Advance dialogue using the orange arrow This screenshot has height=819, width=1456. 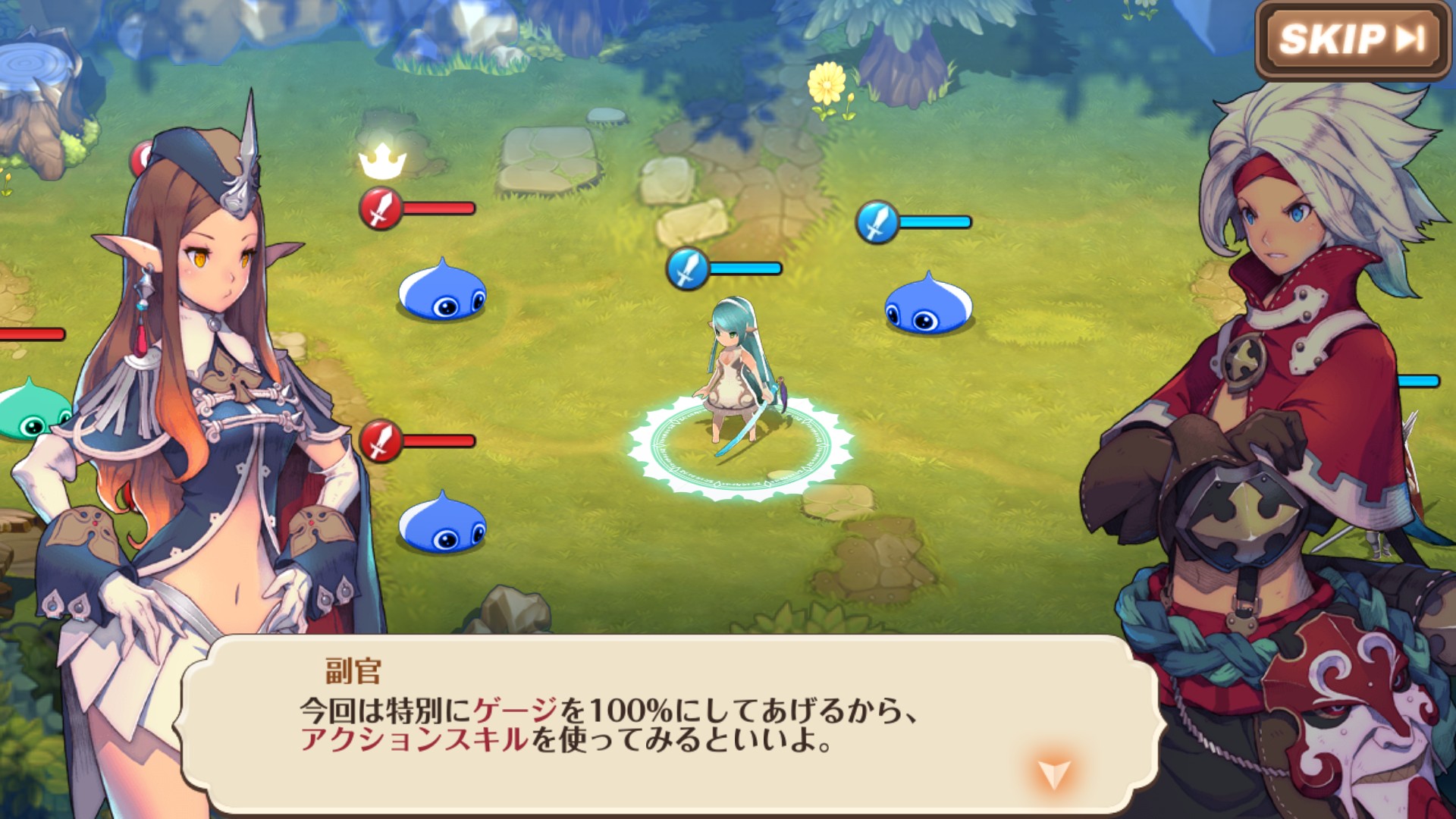point(1053,773)
